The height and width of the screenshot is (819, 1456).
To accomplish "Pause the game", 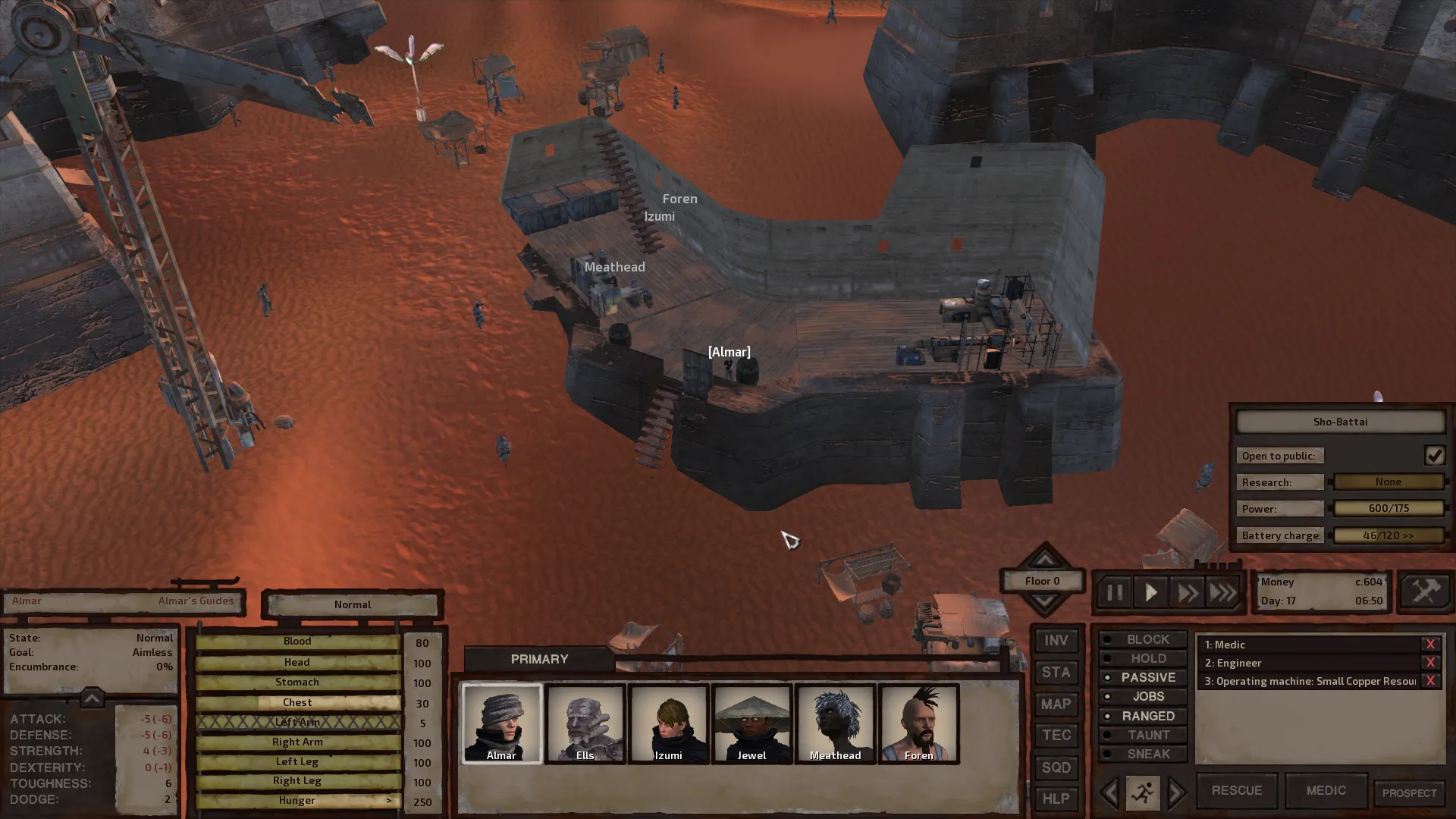I will [1114, 592].
